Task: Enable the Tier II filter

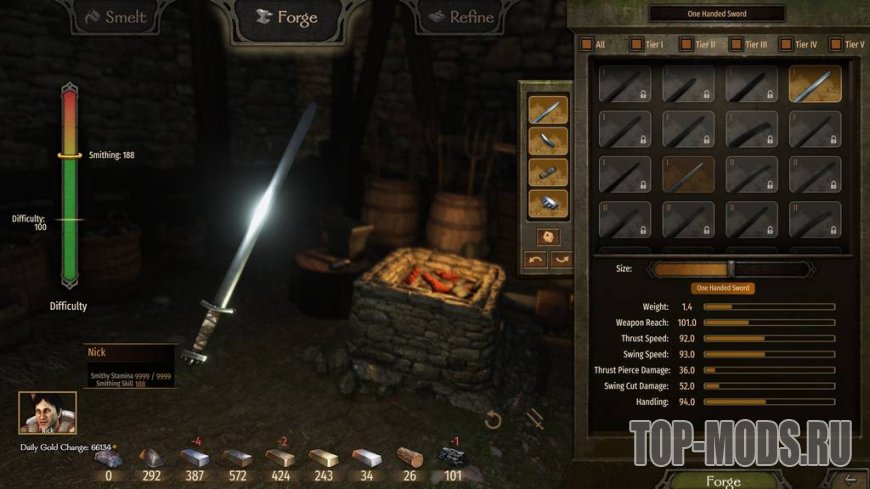Action: pyautogui.click(x=686, y=45)
